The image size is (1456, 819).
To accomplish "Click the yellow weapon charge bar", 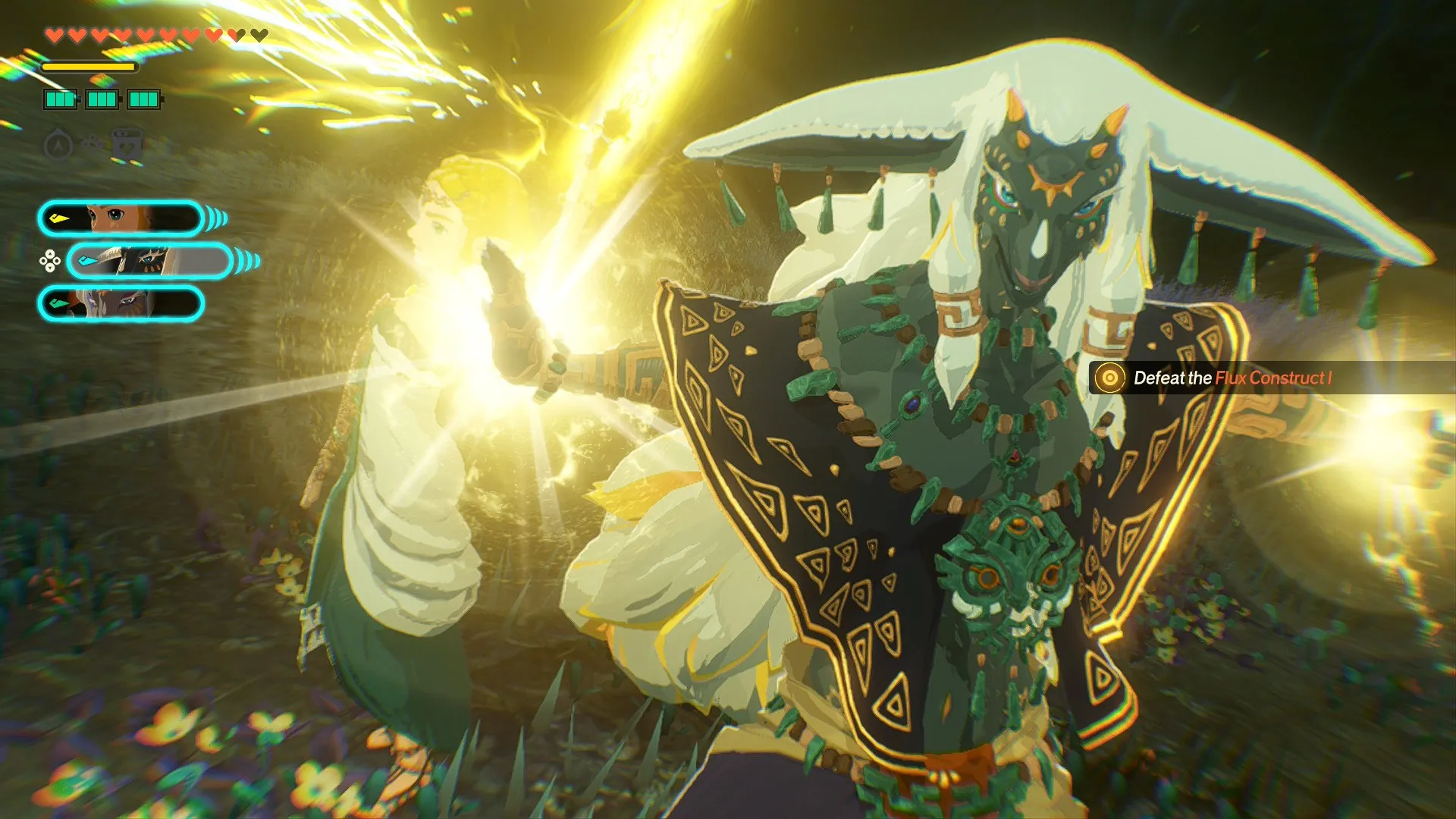I will [89, 67].
